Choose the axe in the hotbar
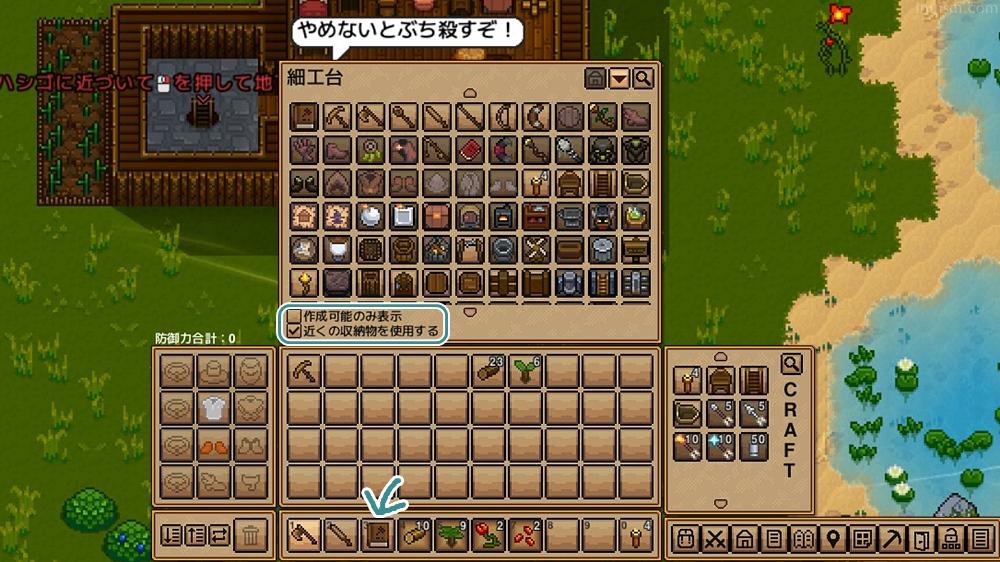 click(304, 537)
